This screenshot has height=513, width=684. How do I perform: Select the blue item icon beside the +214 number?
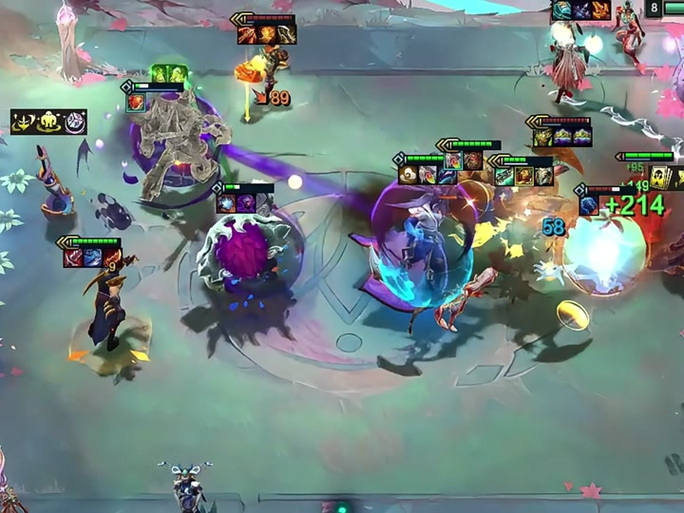point(588,205)
